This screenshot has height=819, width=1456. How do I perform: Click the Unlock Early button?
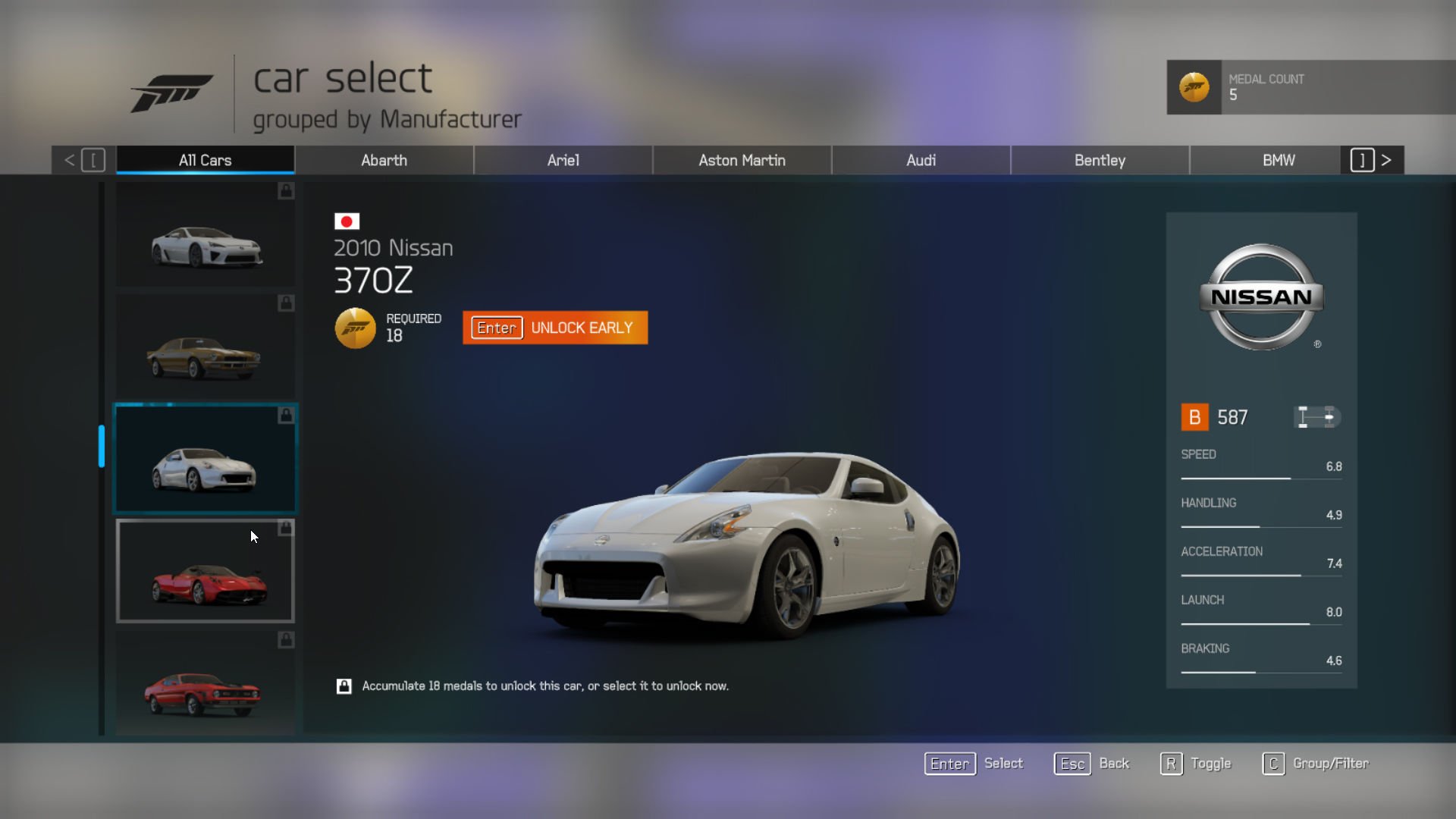coord(555,328)
